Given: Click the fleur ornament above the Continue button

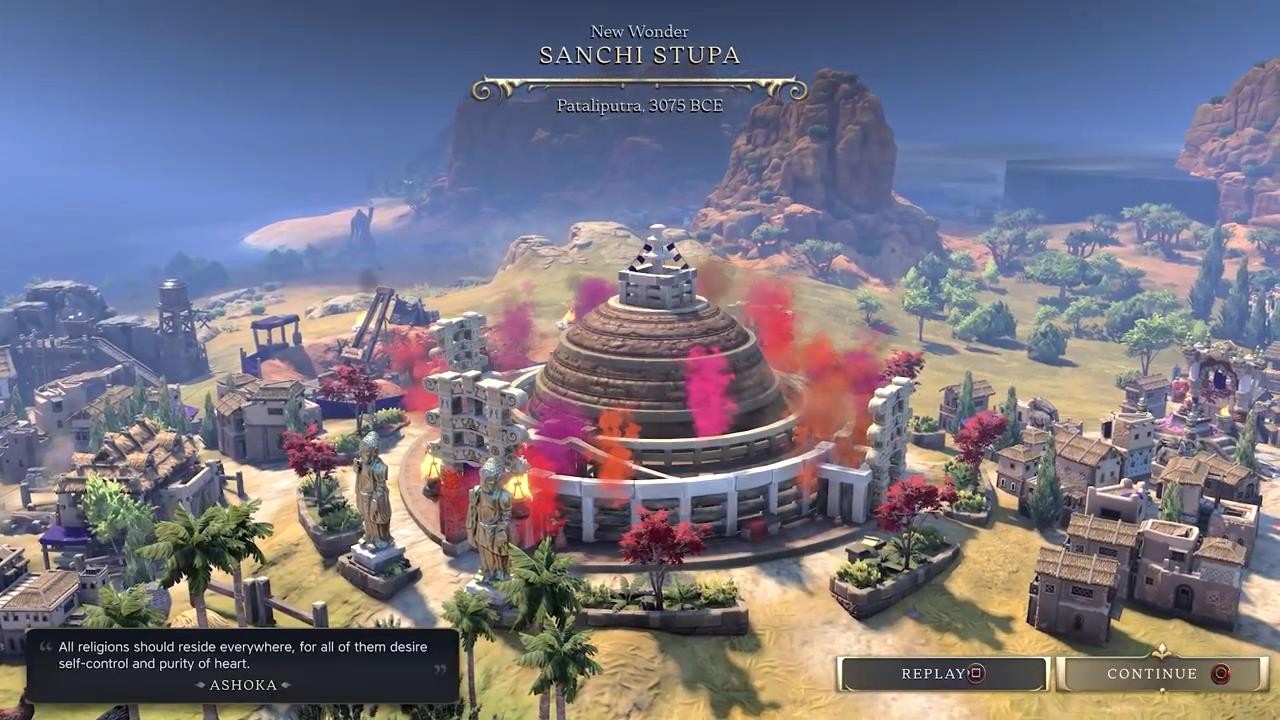Looking at the screenshot, I should (1161, 649).
